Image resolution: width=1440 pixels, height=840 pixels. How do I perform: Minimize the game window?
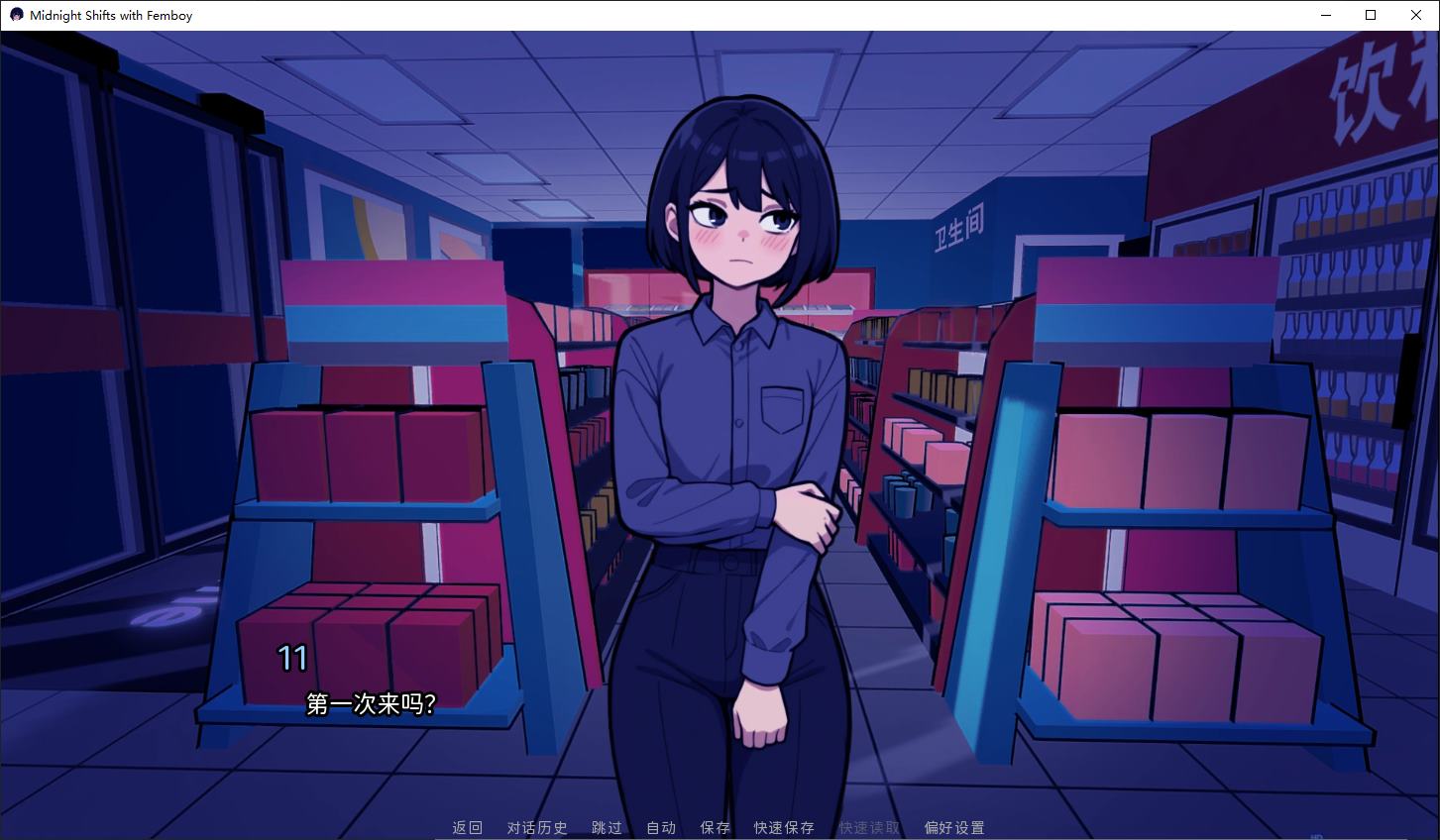tap(1325, 14)
